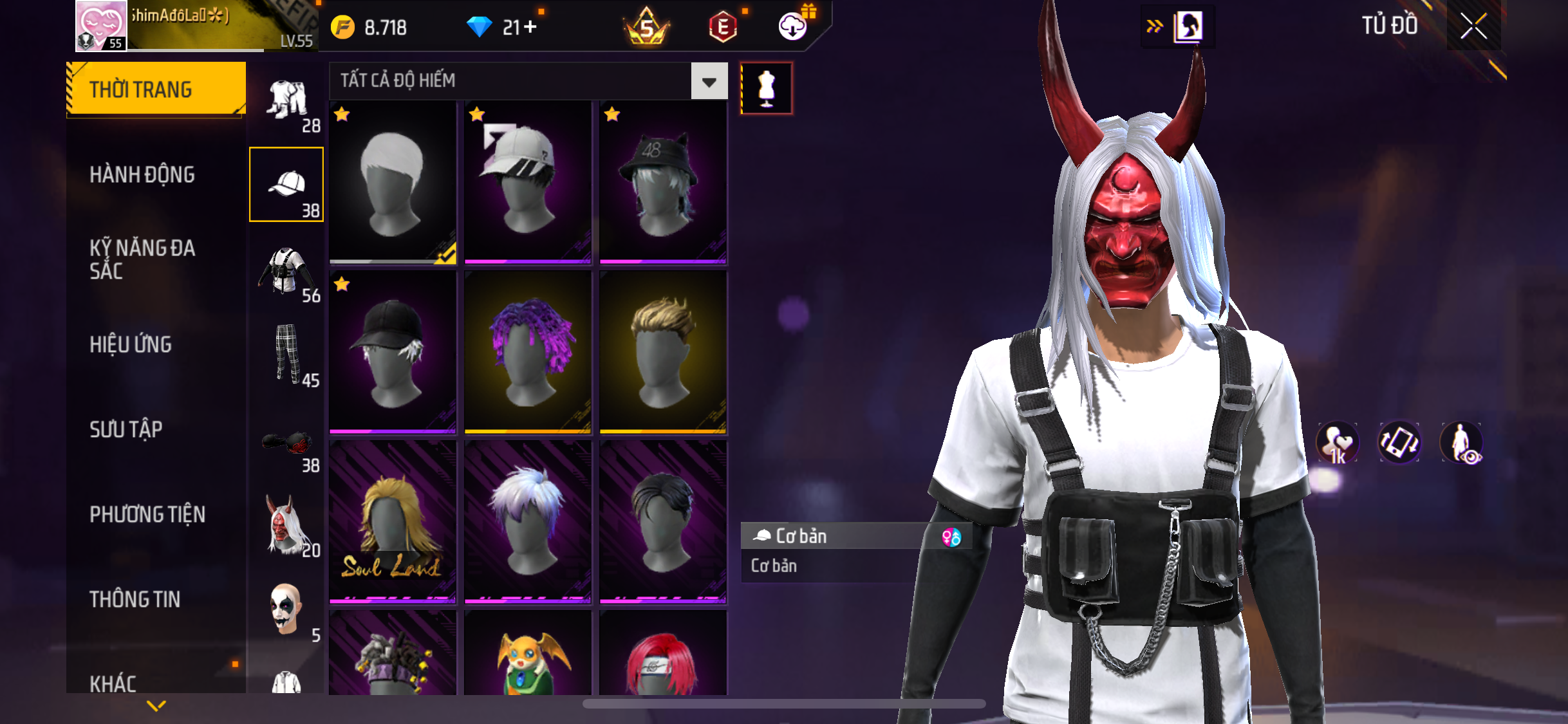This screenshot has height=724, width=1568.
Task: Show the Thông Tin tab
Action: coord(135,599)
